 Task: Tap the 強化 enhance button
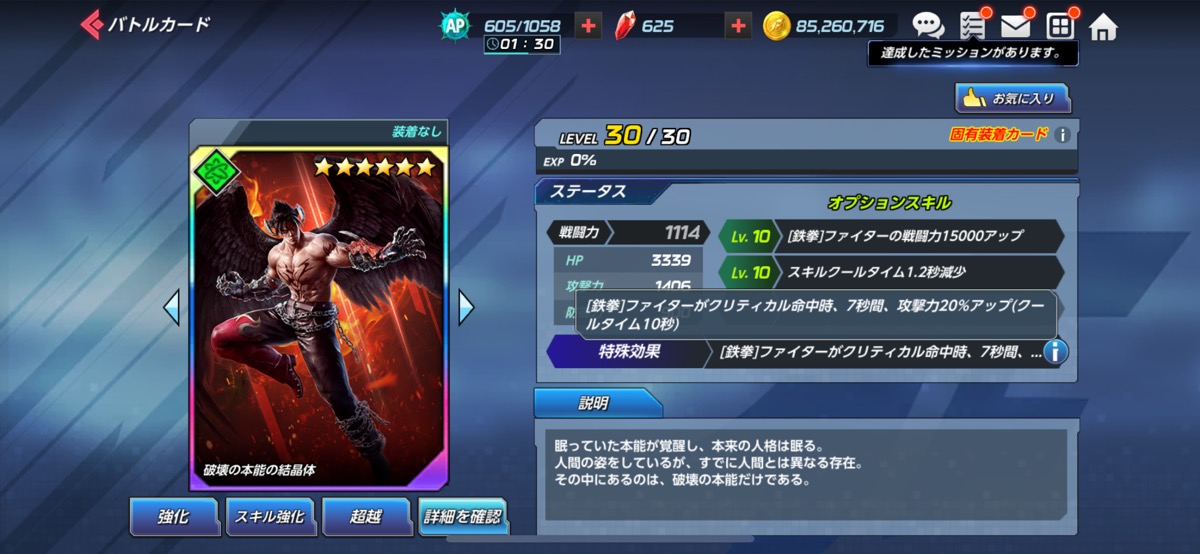click(x=174, y=517)
